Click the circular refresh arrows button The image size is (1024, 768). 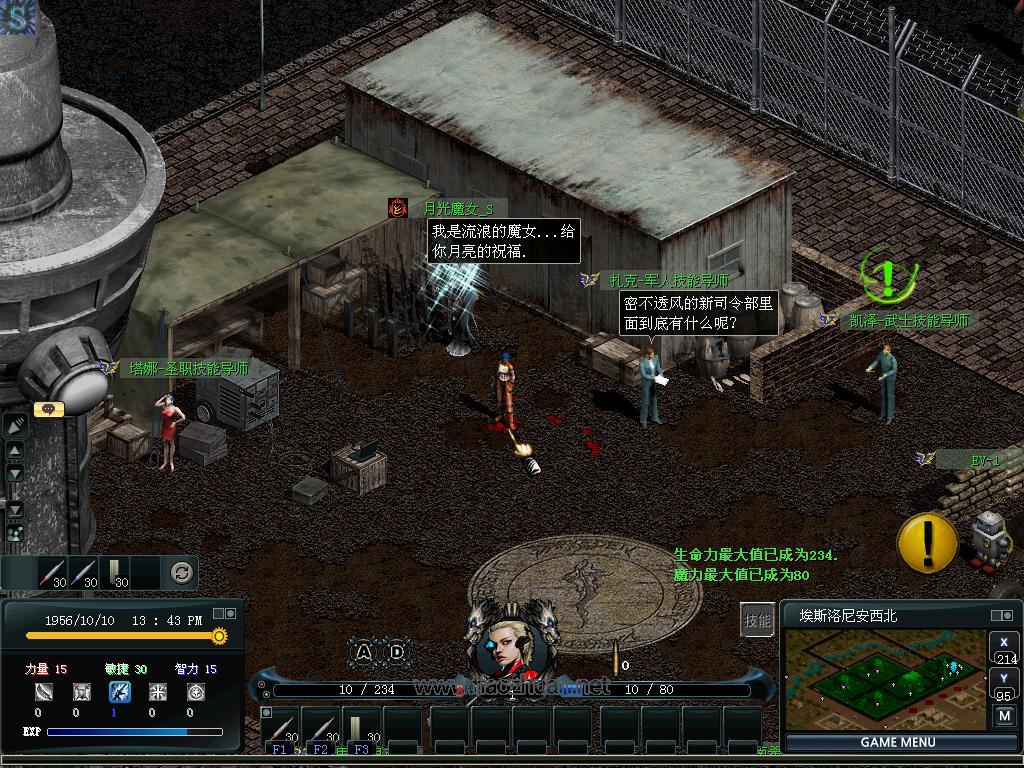click(x=181, y=573)
